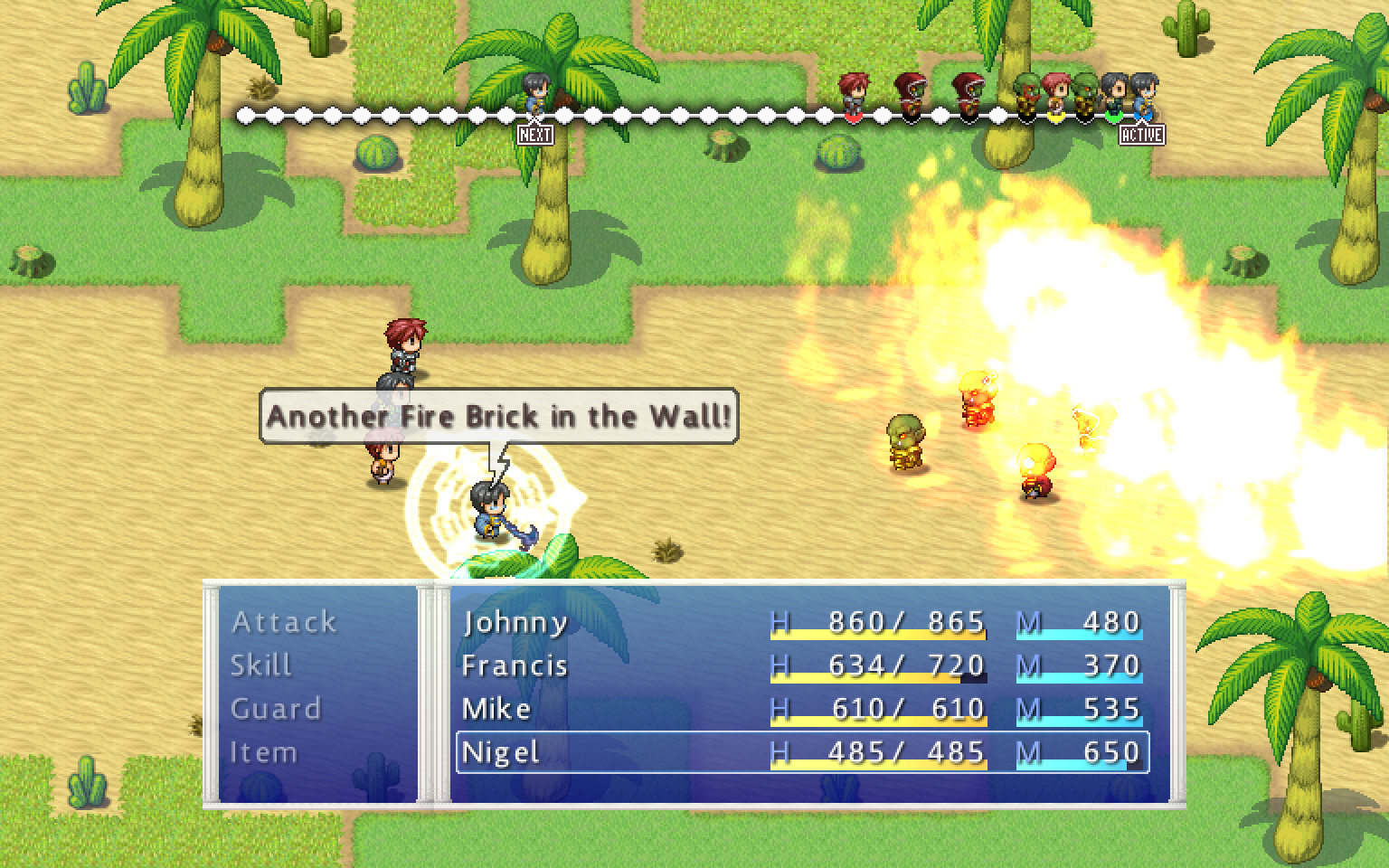
Task: Select Johnny's party status row
Action: (801, 622)
